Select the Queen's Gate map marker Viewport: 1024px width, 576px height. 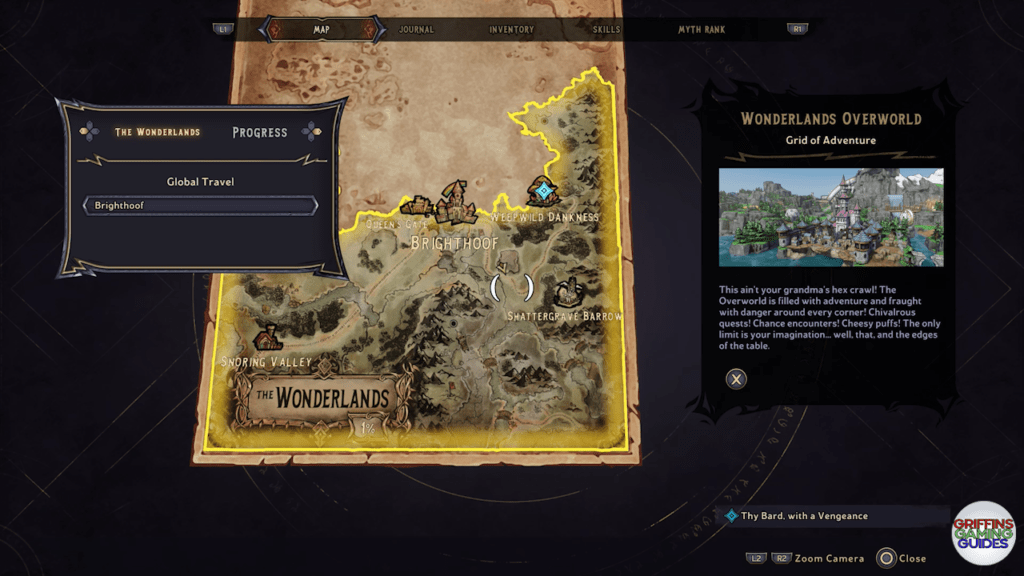(x=414, y=206)
